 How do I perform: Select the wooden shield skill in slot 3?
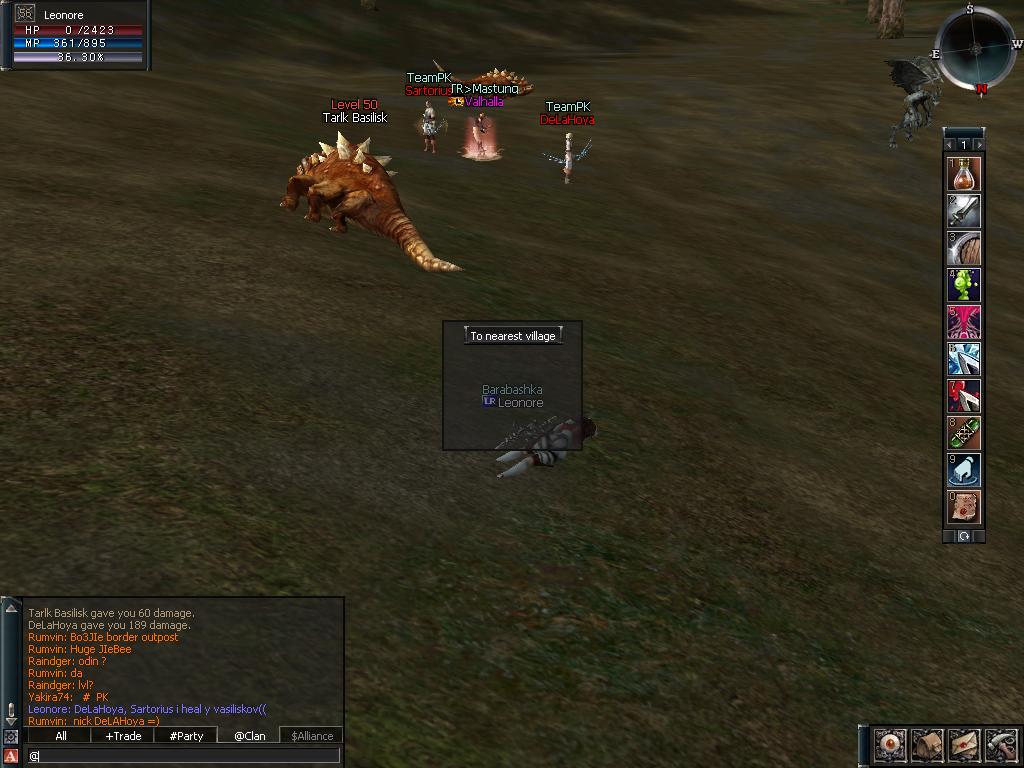point(964,249)
